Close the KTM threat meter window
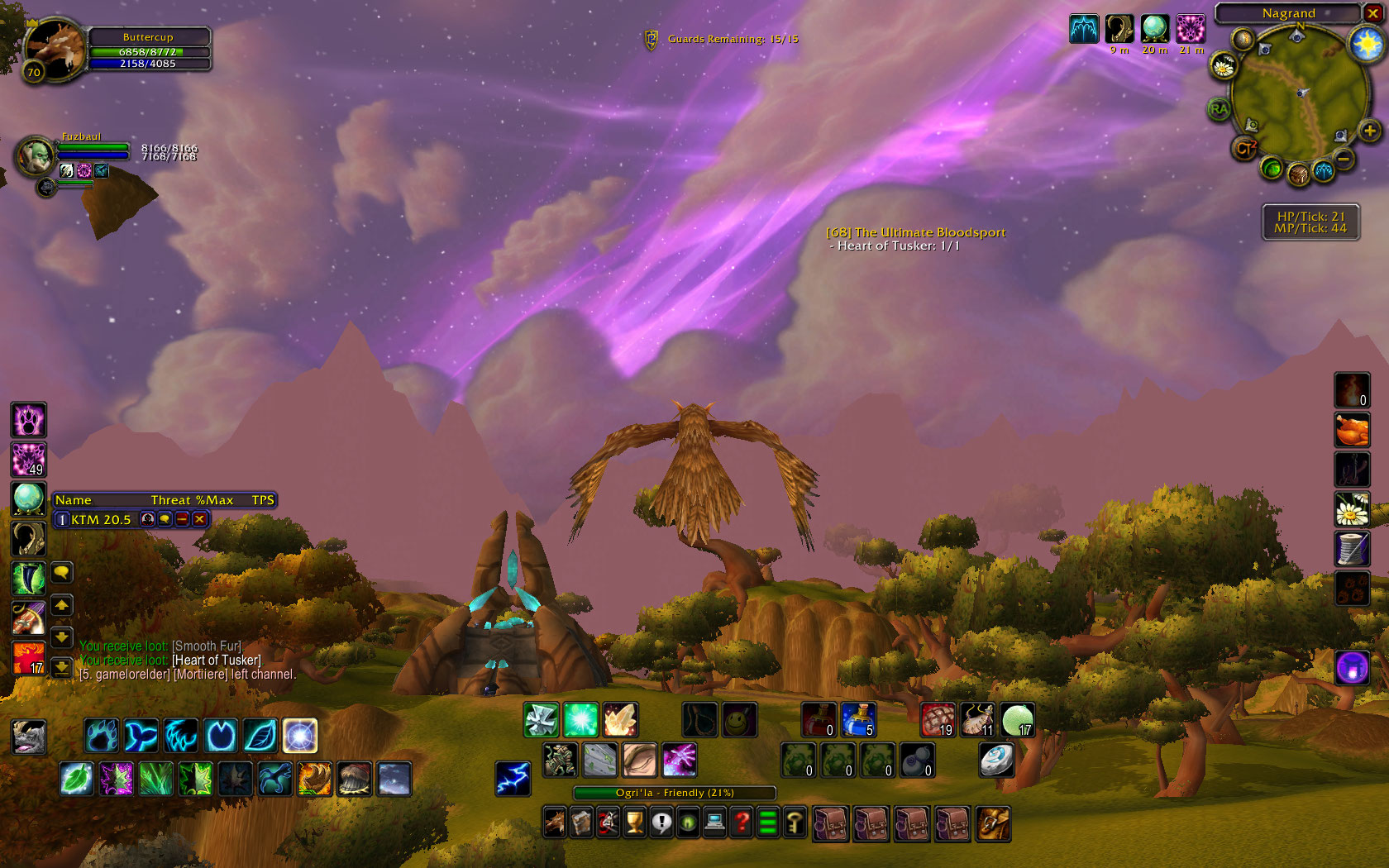The image size is (1389, 868). [x=199, y=519]
